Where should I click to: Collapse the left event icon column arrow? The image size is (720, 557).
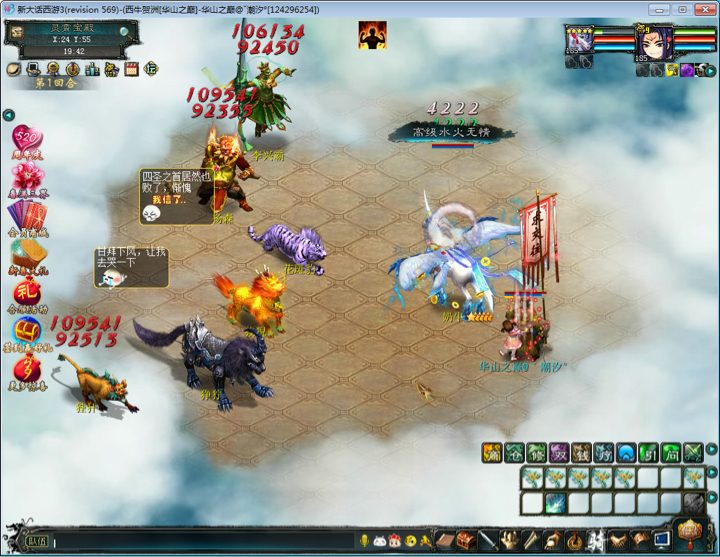click(x=8, y=115)
